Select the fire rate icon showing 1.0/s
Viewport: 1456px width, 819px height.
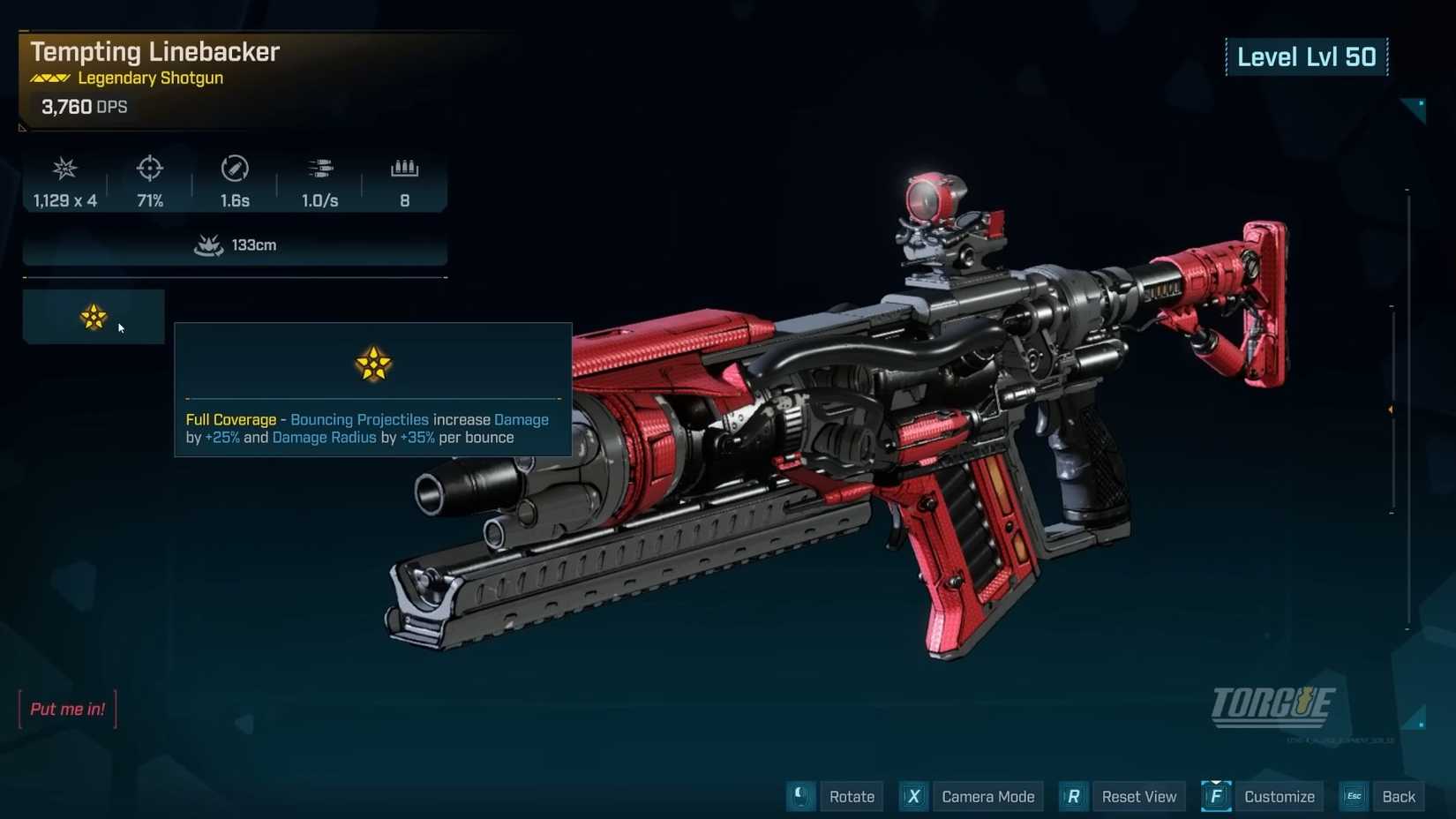pos(319,169)
